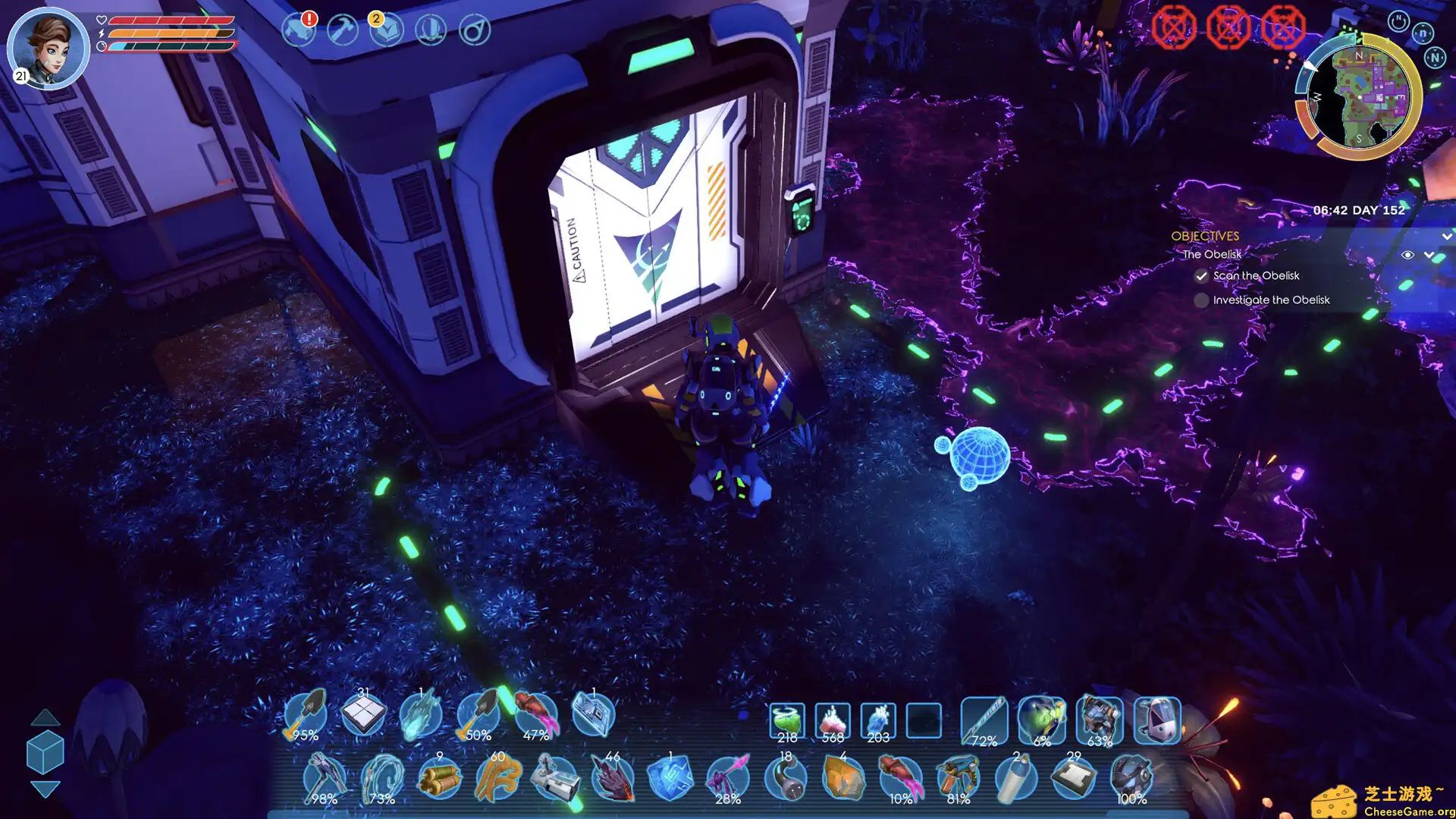Toggle visibility of The Obelisk objective
This screenshot has width=1456, height=819.
point(1407,255)
